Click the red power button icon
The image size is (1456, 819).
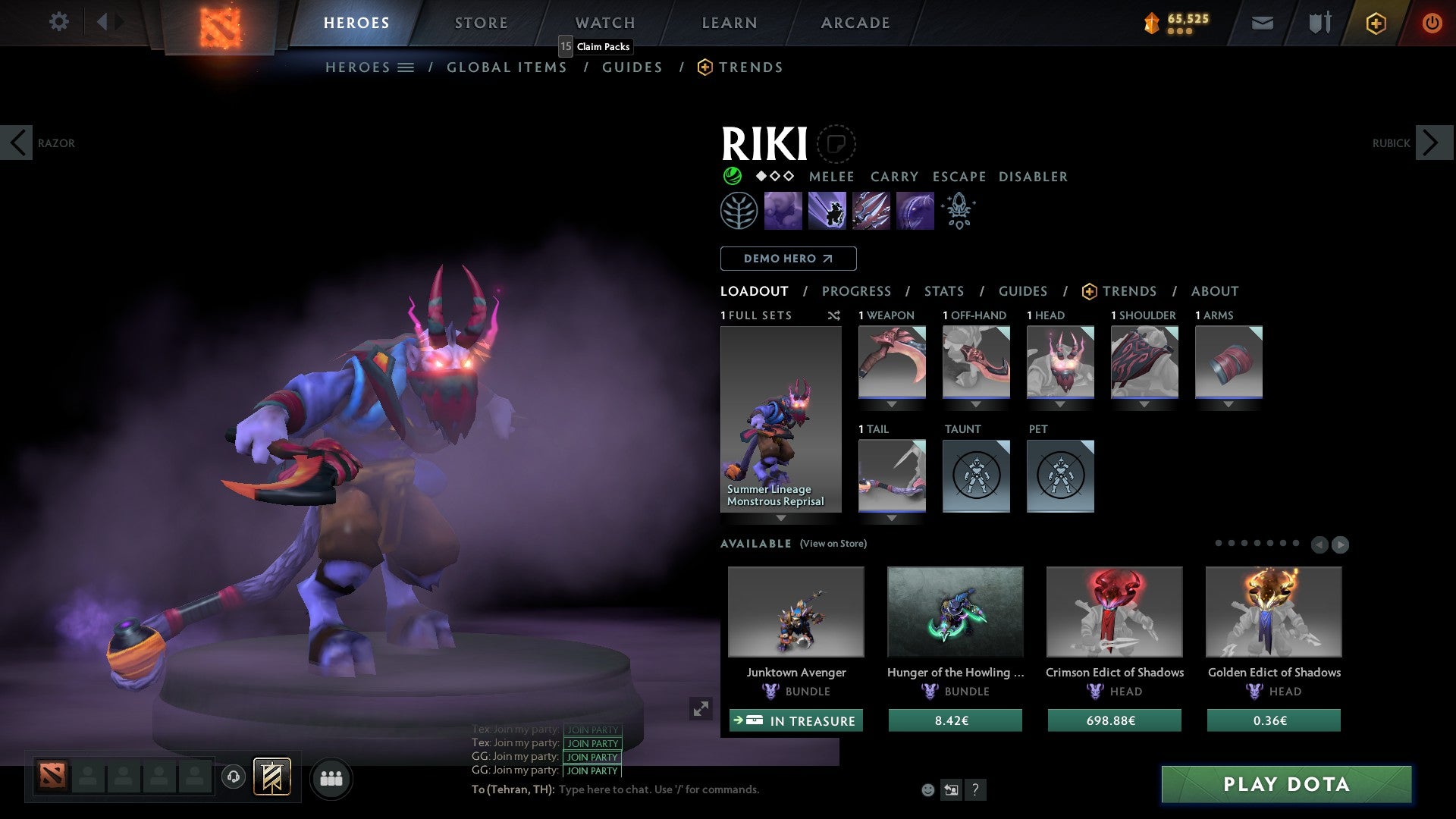tap(1432, 23)
